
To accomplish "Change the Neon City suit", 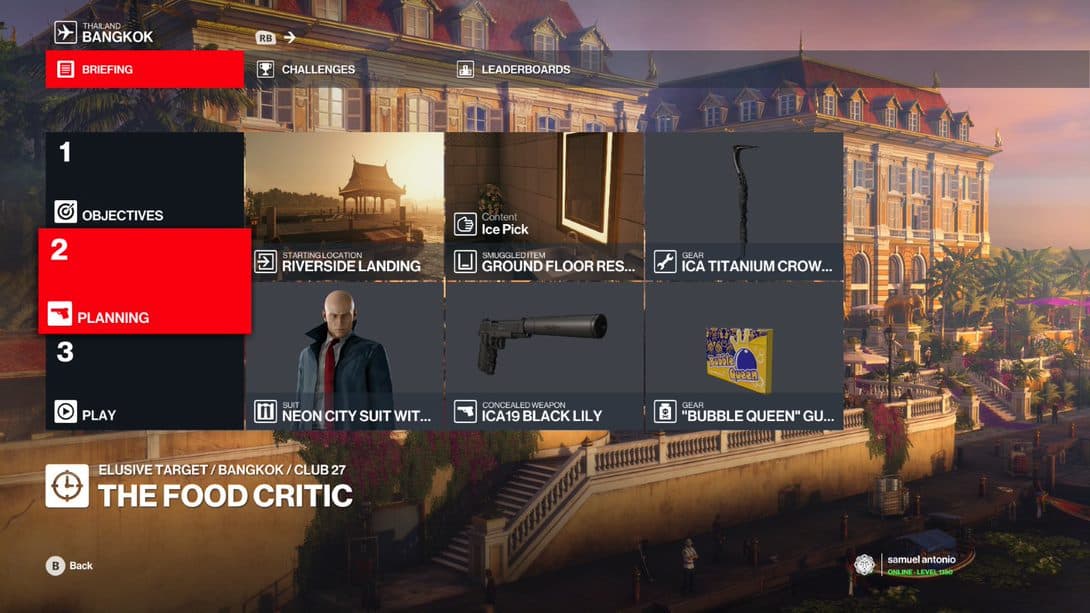I will [344, 356].
